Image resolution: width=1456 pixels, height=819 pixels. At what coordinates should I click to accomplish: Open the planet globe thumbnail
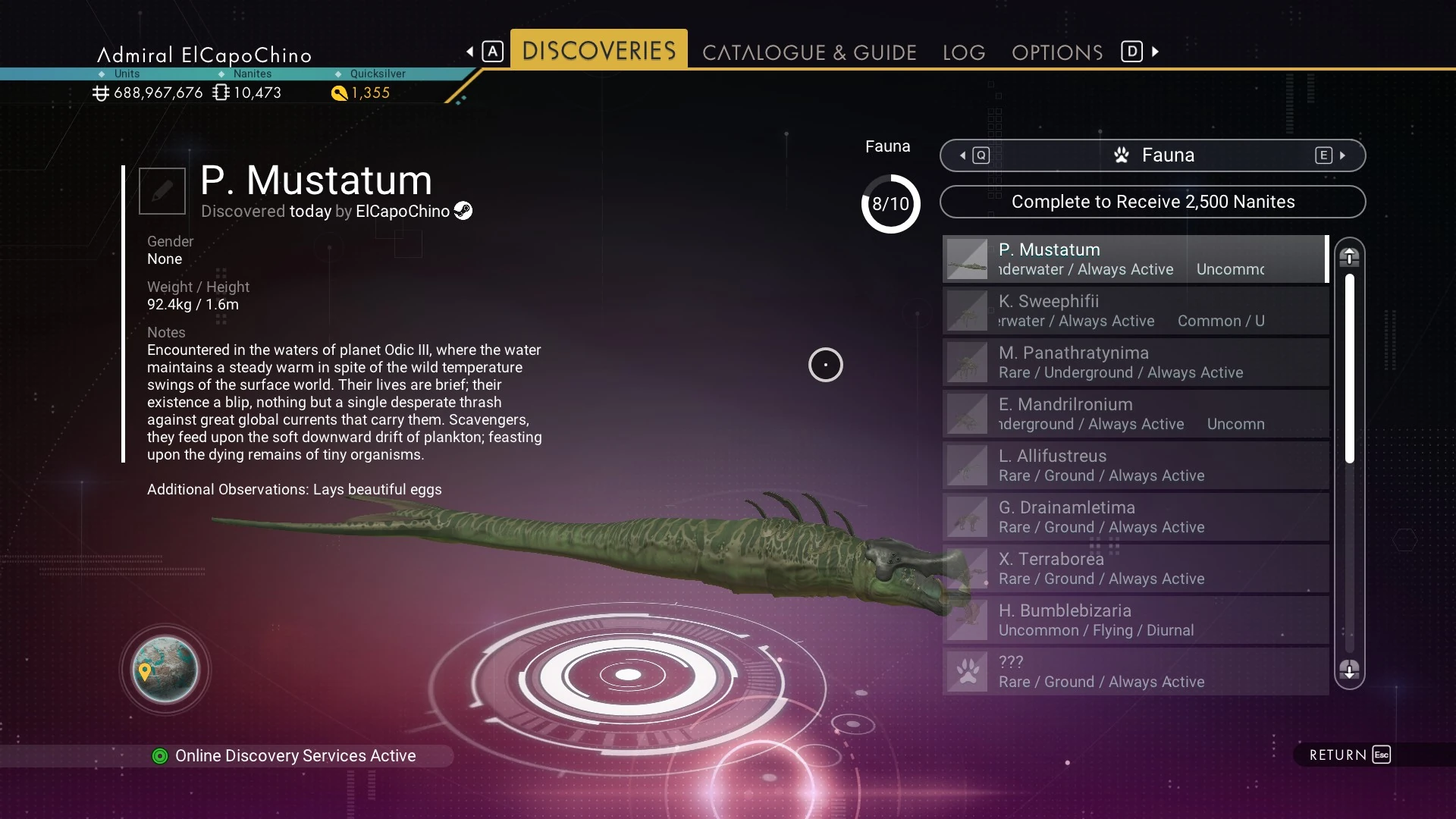(x=165, y=670)
